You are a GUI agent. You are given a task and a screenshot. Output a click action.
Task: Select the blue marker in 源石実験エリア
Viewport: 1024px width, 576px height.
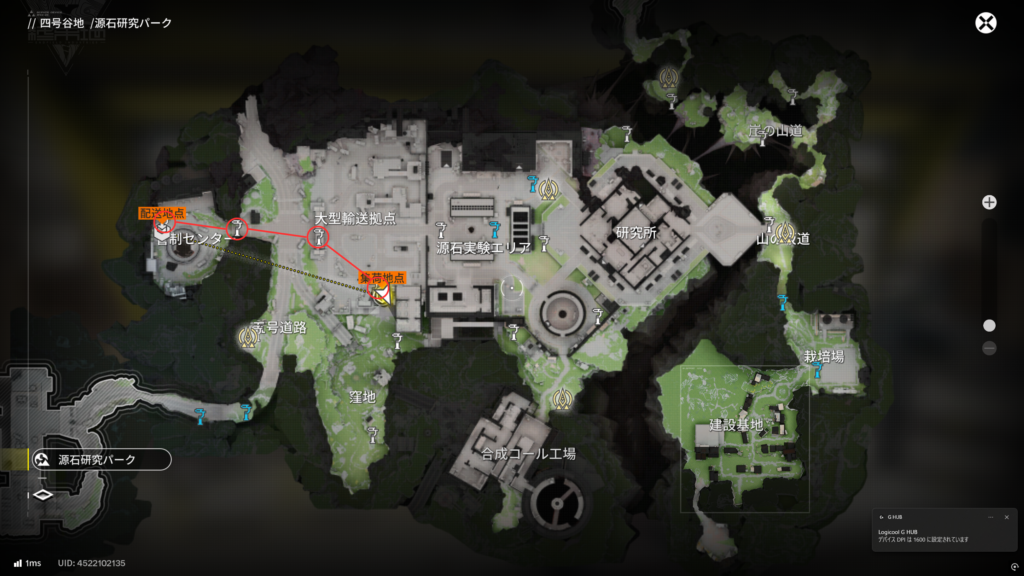point(494,228)
